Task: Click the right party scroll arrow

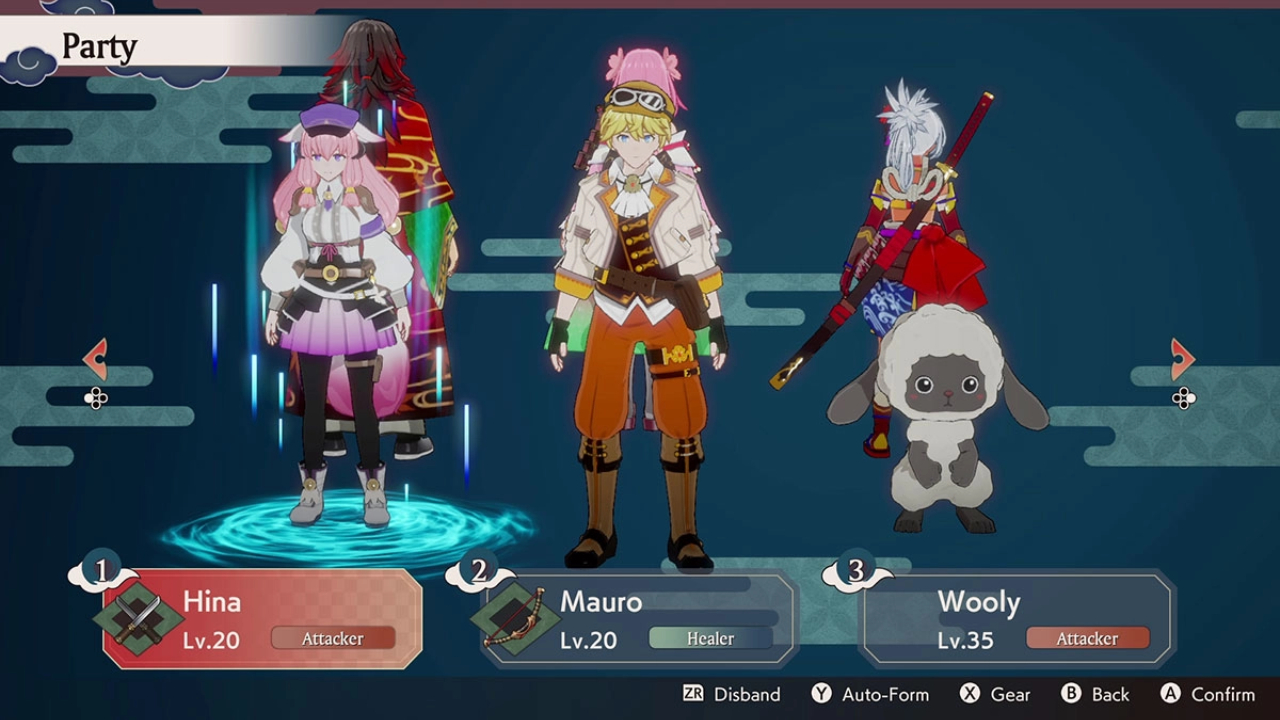Action: [x=1185, y=360]
